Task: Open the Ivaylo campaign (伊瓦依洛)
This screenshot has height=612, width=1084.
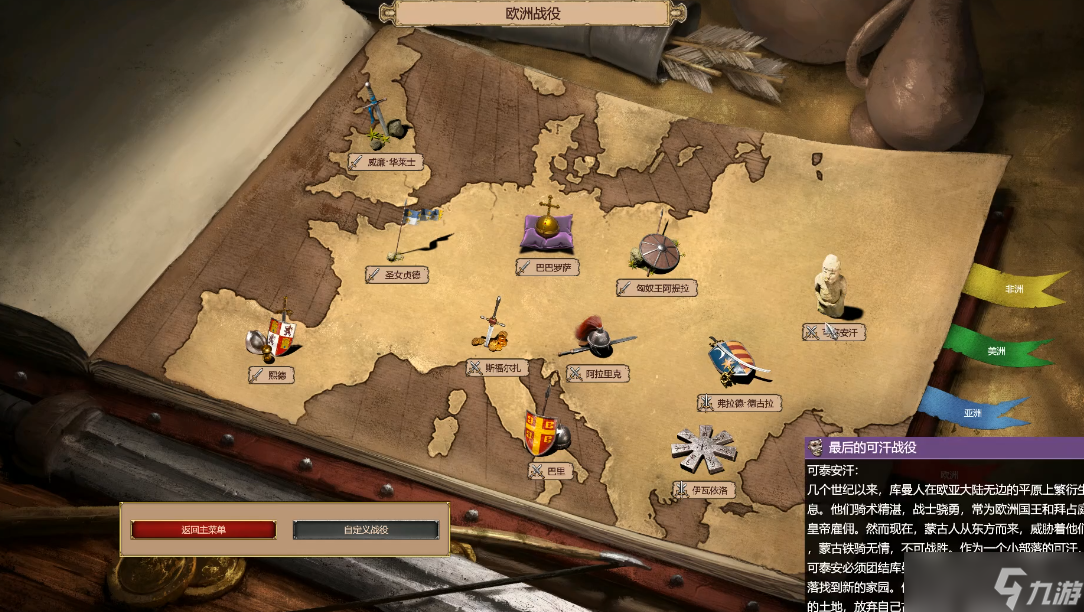Action: point(705,490)
